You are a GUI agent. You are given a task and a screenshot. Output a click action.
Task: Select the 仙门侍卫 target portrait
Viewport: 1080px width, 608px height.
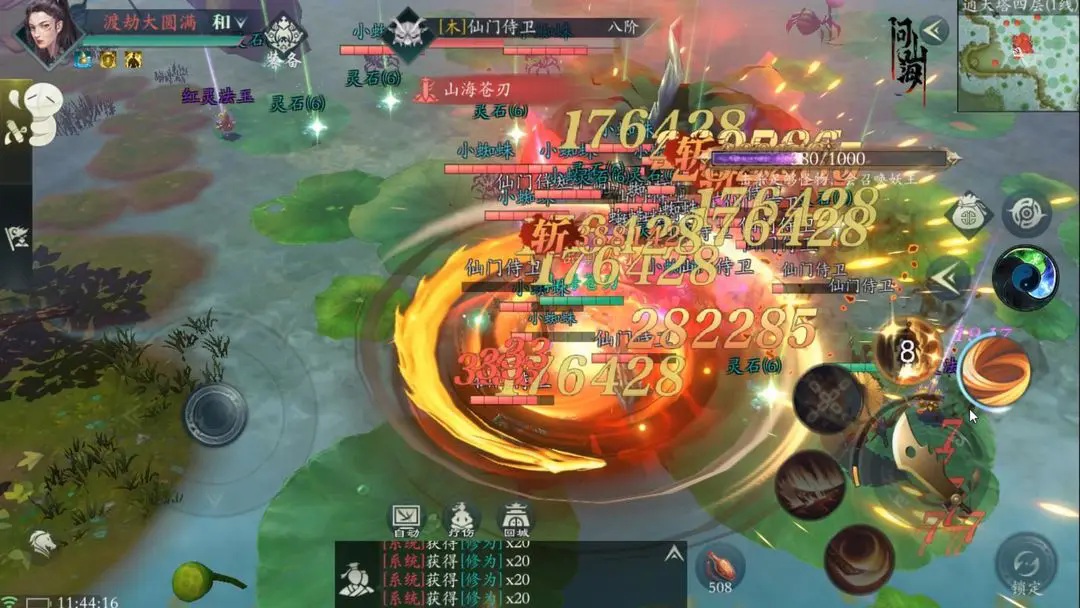coord(408,32)
